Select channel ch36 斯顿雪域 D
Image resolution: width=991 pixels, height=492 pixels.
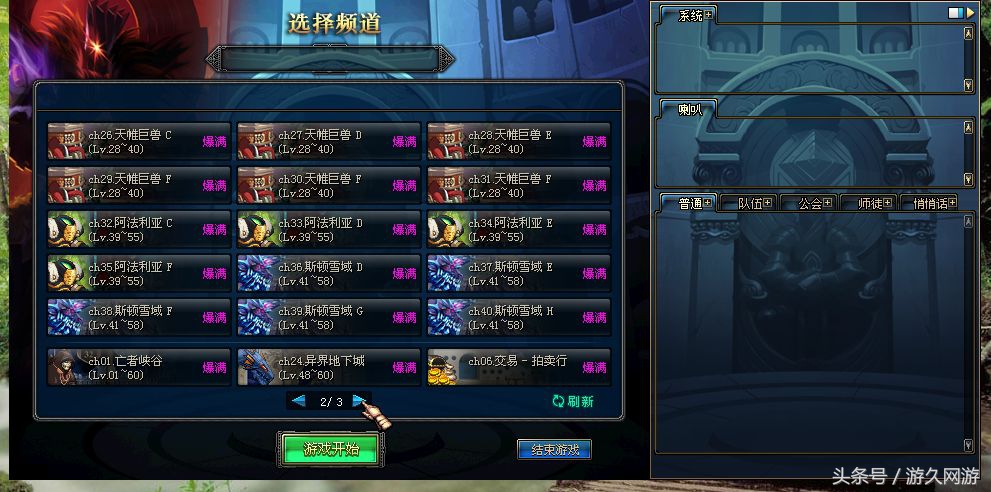329,273
